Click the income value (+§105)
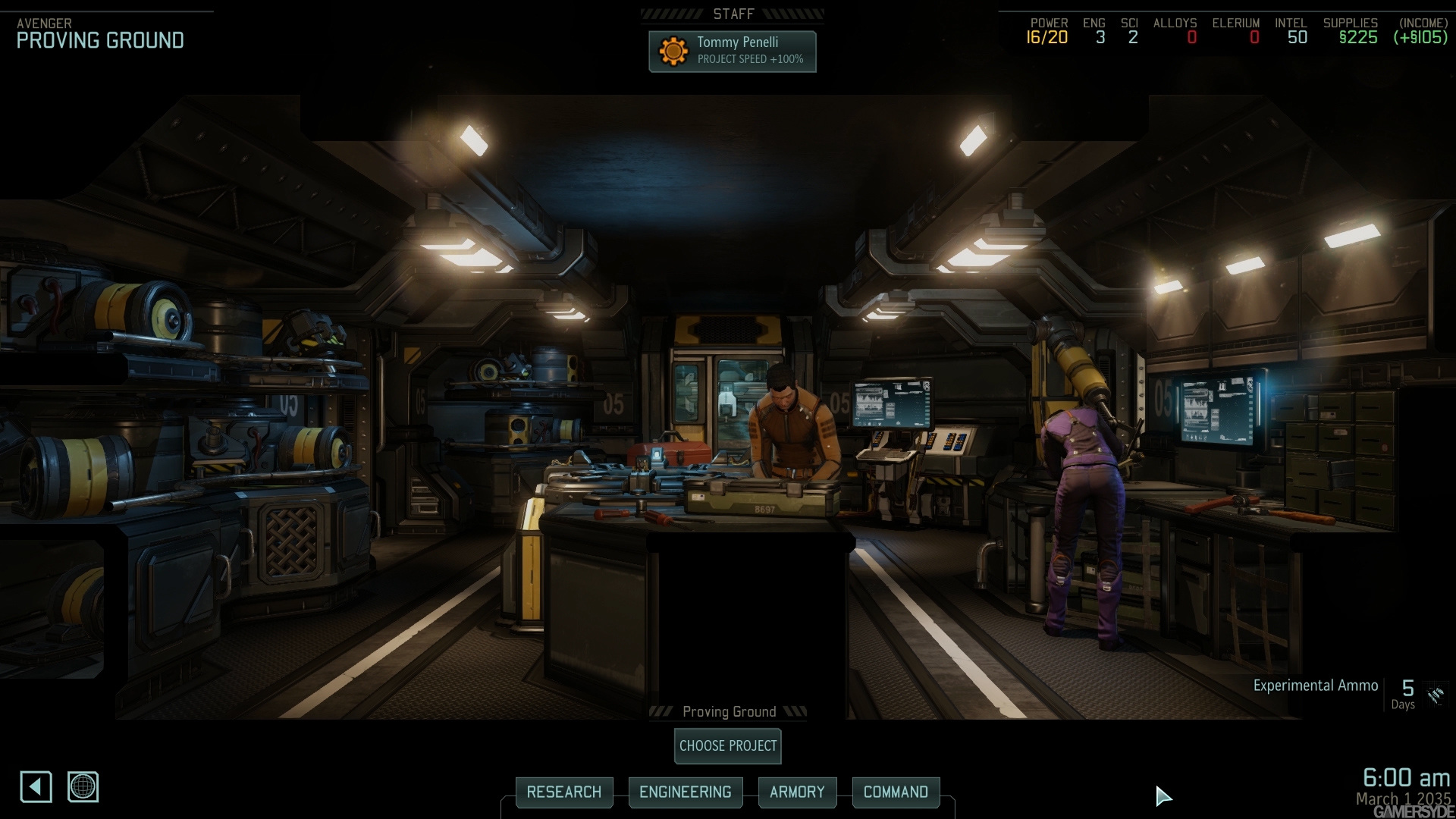1456x819 pixels. [x=1421, y=34]
